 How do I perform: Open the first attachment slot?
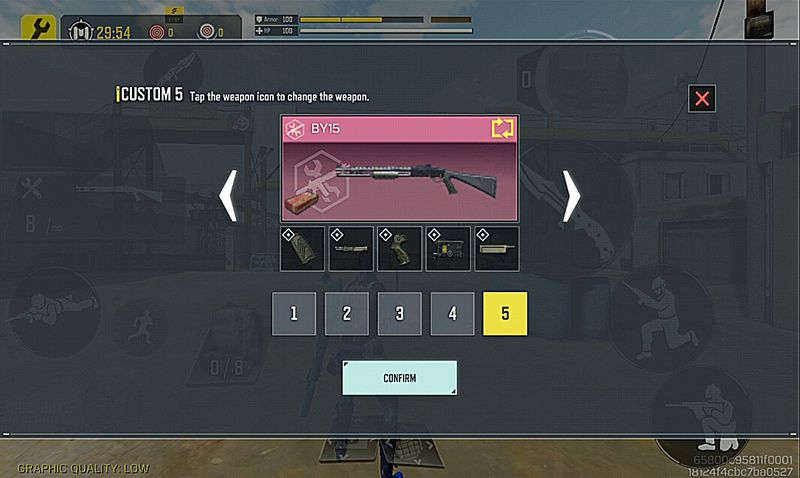pos(303,249)
